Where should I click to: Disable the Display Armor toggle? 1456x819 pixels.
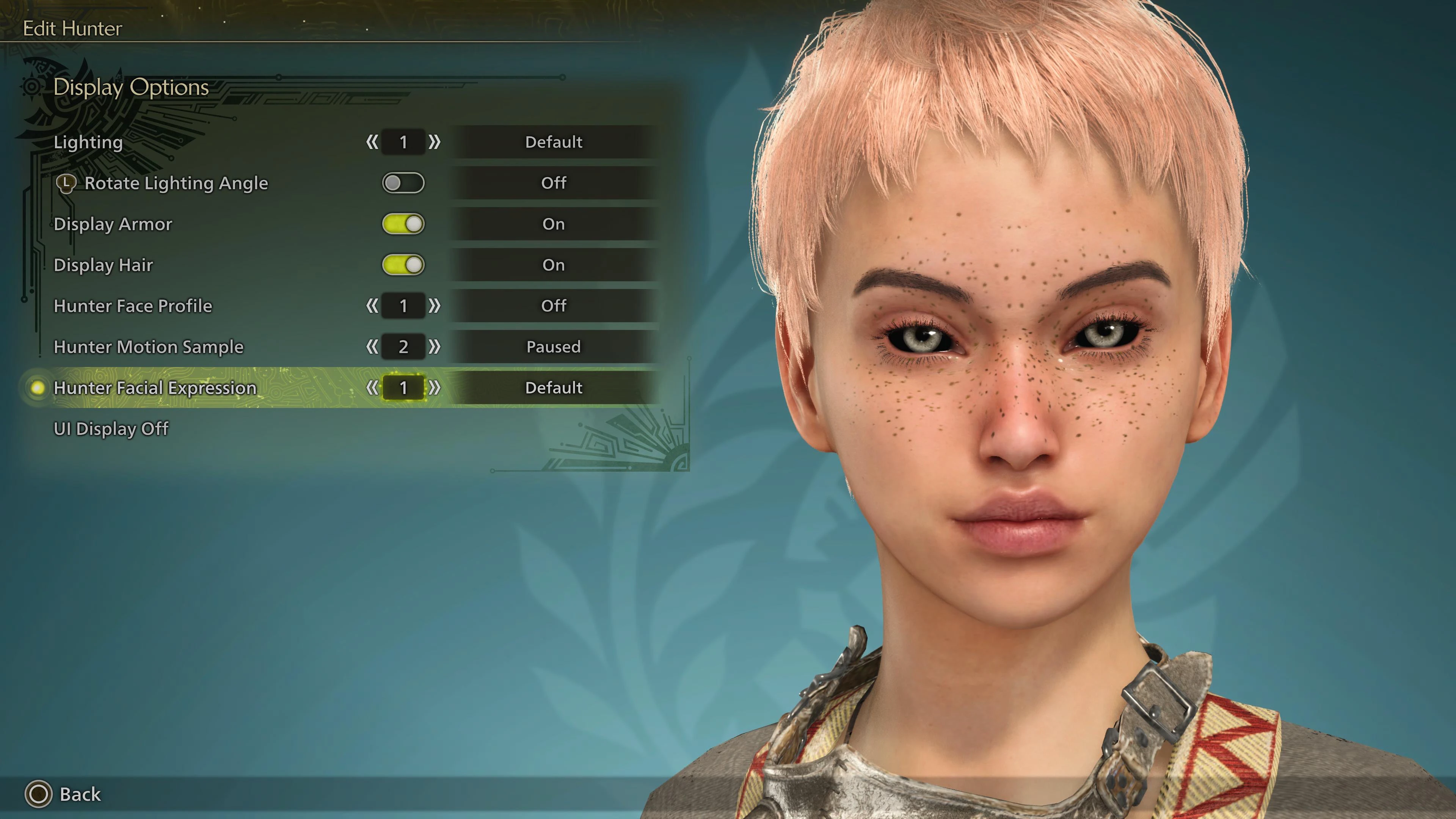point(403,224)
